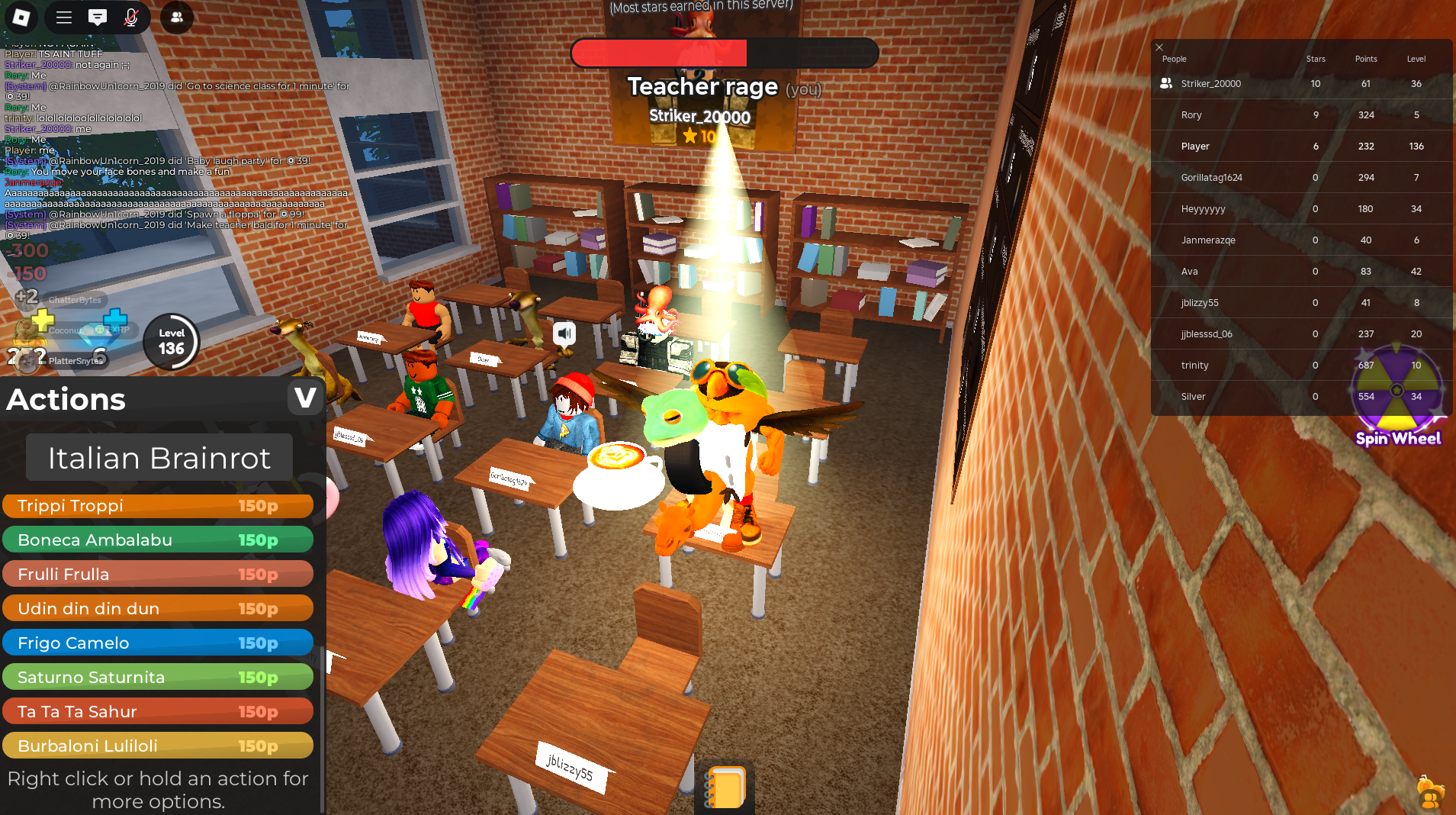Choose the Trippi Troppi action
This screenshot has height=815, width=1456.
[158, 506]
